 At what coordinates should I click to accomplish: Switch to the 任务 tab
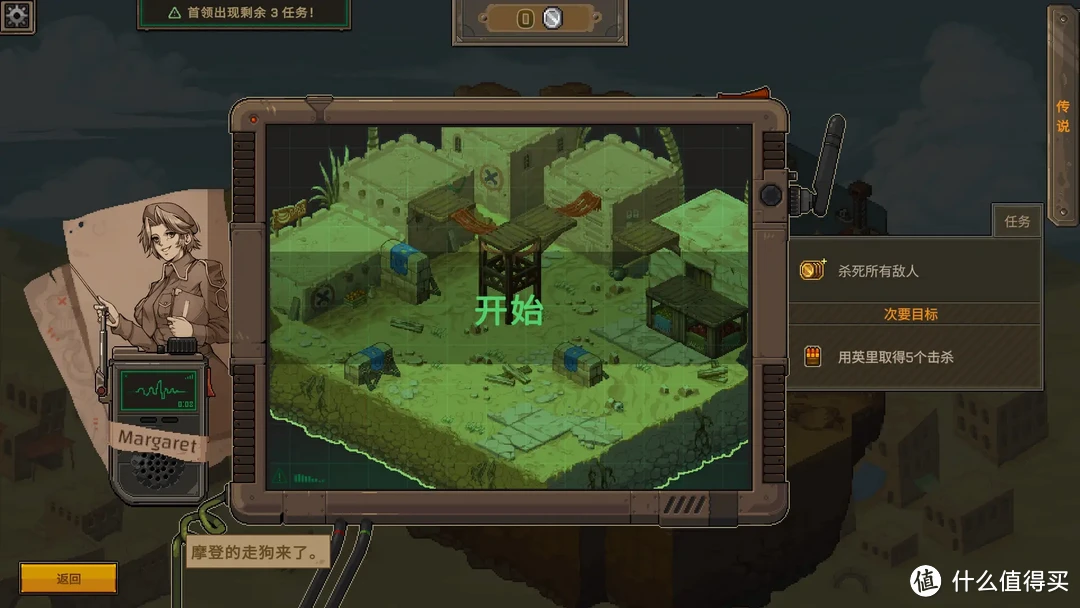coord(1017,221)
